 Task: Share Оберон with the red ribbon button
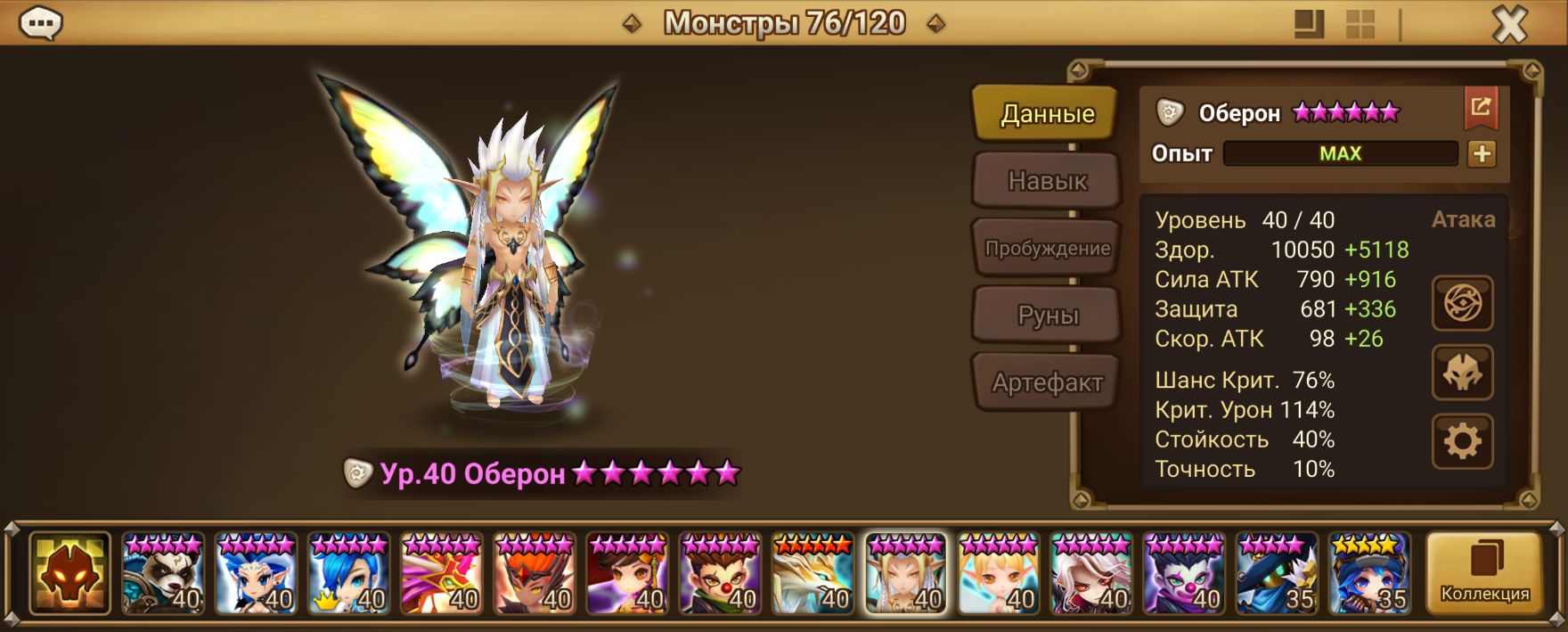click(x=1481, y=108)
